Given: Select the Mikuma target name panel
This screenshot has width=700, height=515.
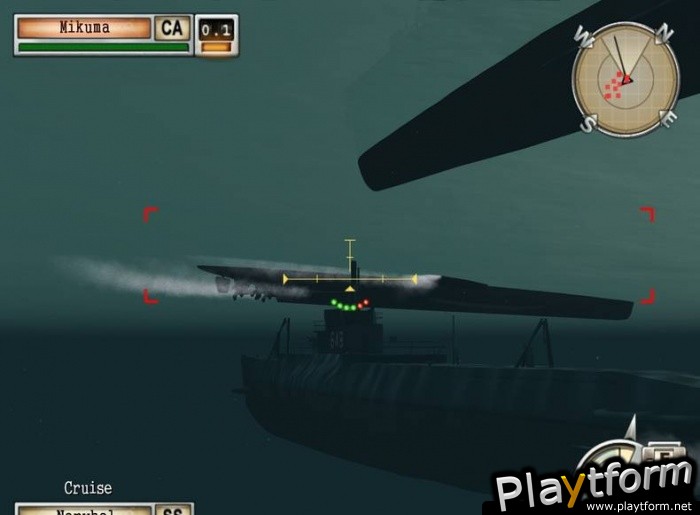Looking at the screenshot, I should point(84,27).
